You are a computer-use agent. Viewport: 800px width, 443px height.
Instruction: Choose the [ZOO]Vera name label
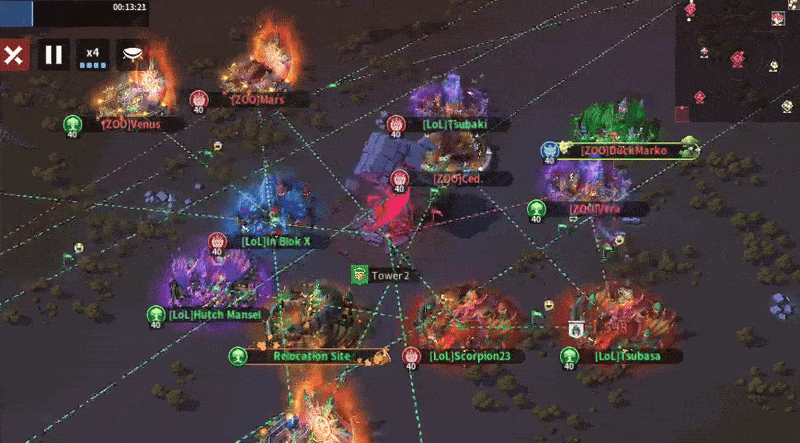(x=595, y=209)
